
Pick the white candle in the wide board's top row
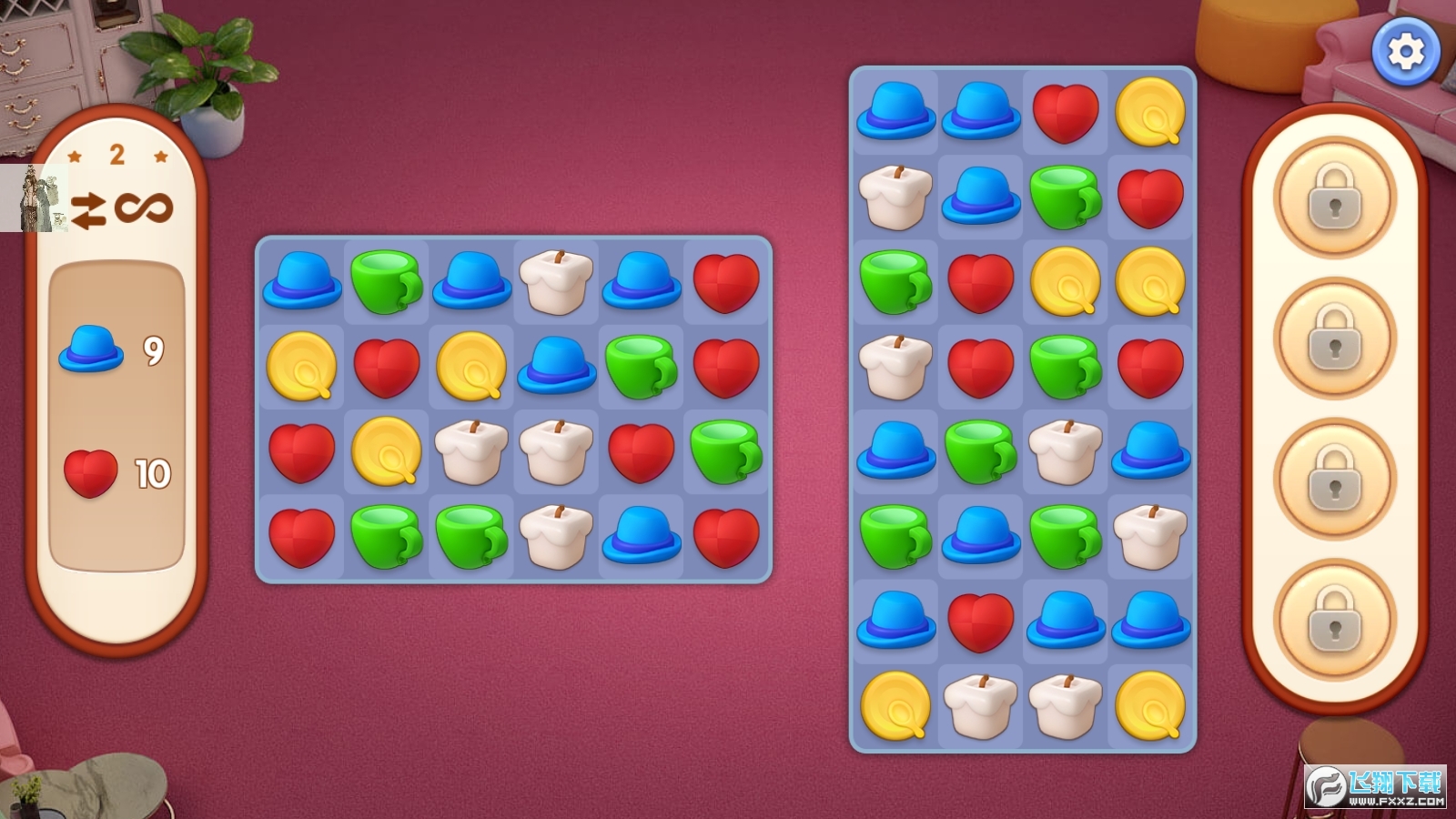point(556,280)
